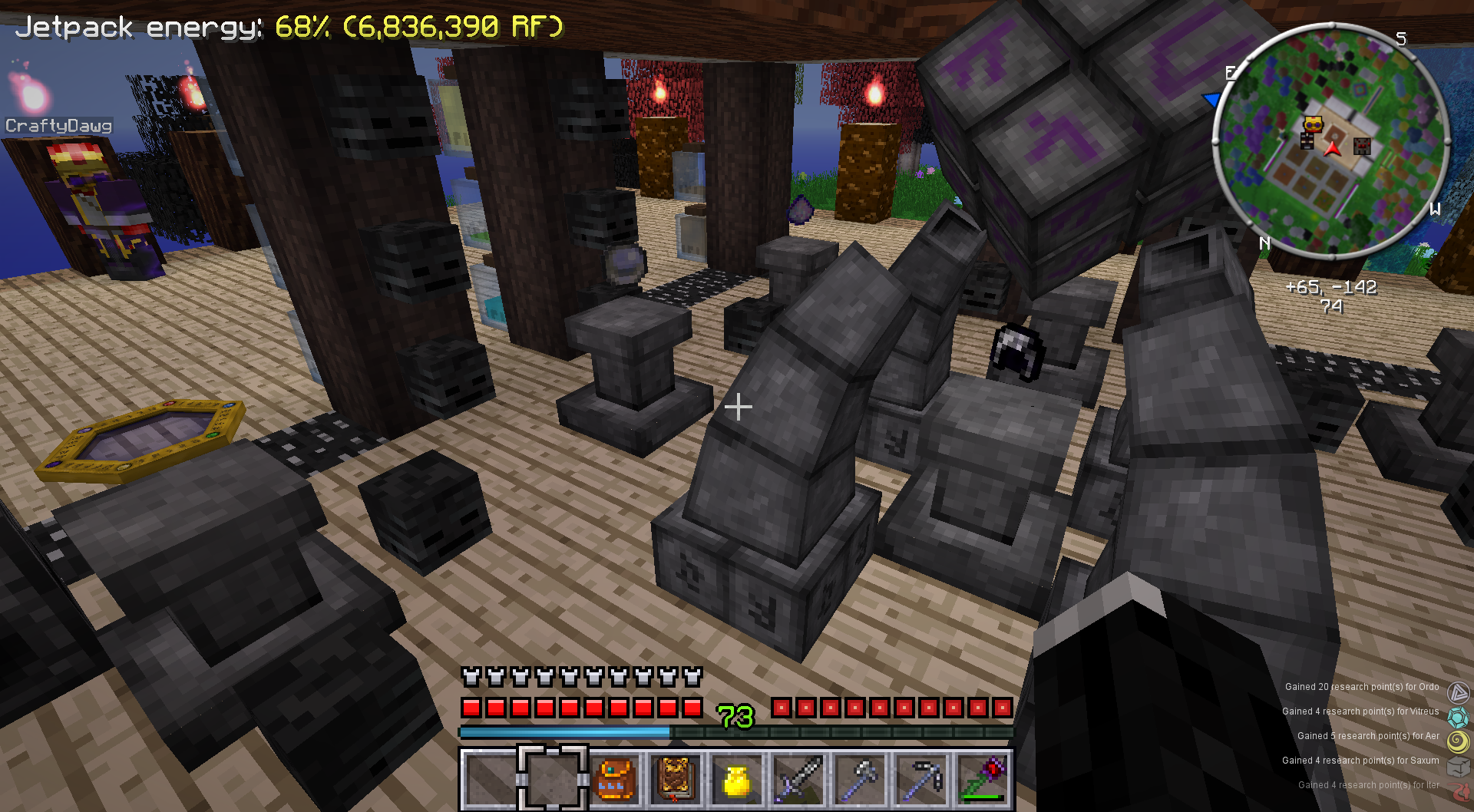The height and width of the screenshot is (812, 1474).
Task: Select the axe hotbar slot
Action: click(859, 779)
